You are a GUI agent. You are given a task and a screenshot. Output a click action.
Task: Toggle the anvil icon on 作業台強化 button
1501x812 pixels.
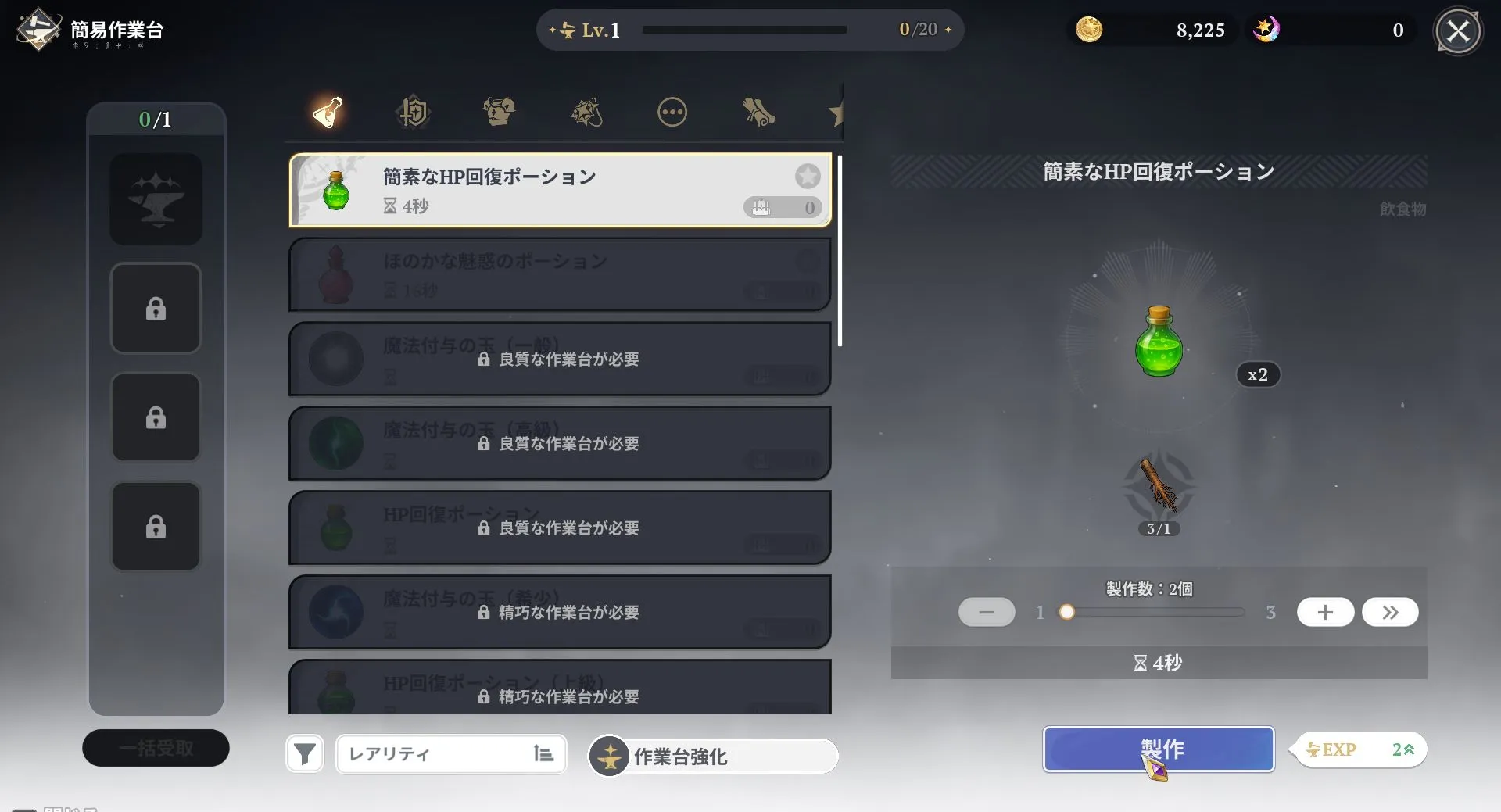609,756
